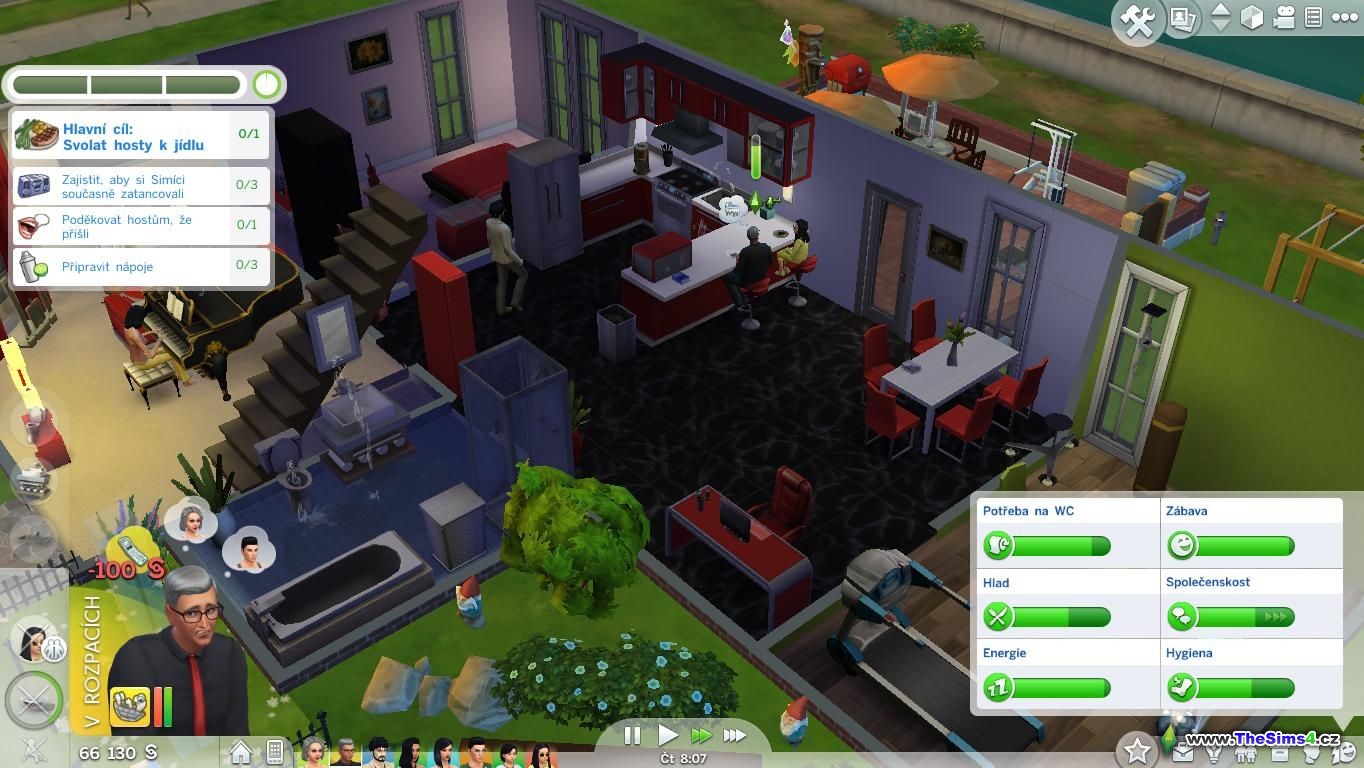Open Build Mode with the hammer-wrench icon
Image resolution: width=1364 pixels, height=768 pixels.
(1138, 21)
